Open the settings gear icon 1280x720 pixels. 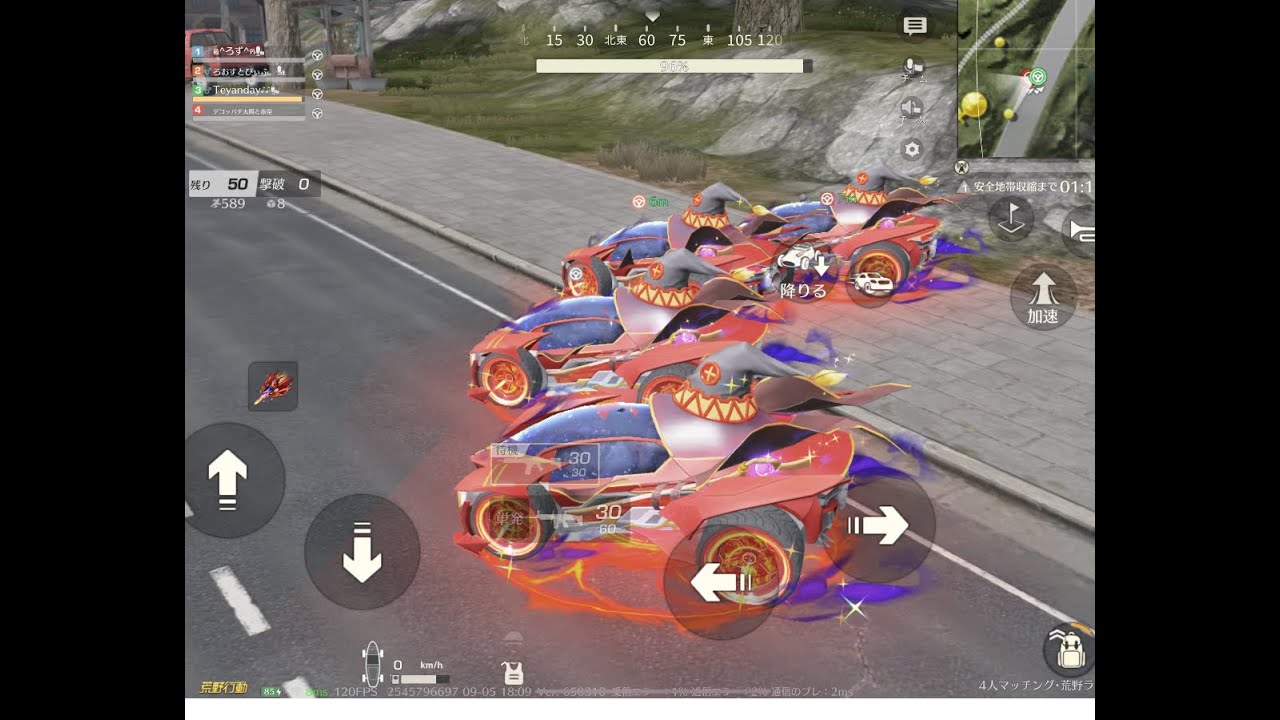coord(912,150)
